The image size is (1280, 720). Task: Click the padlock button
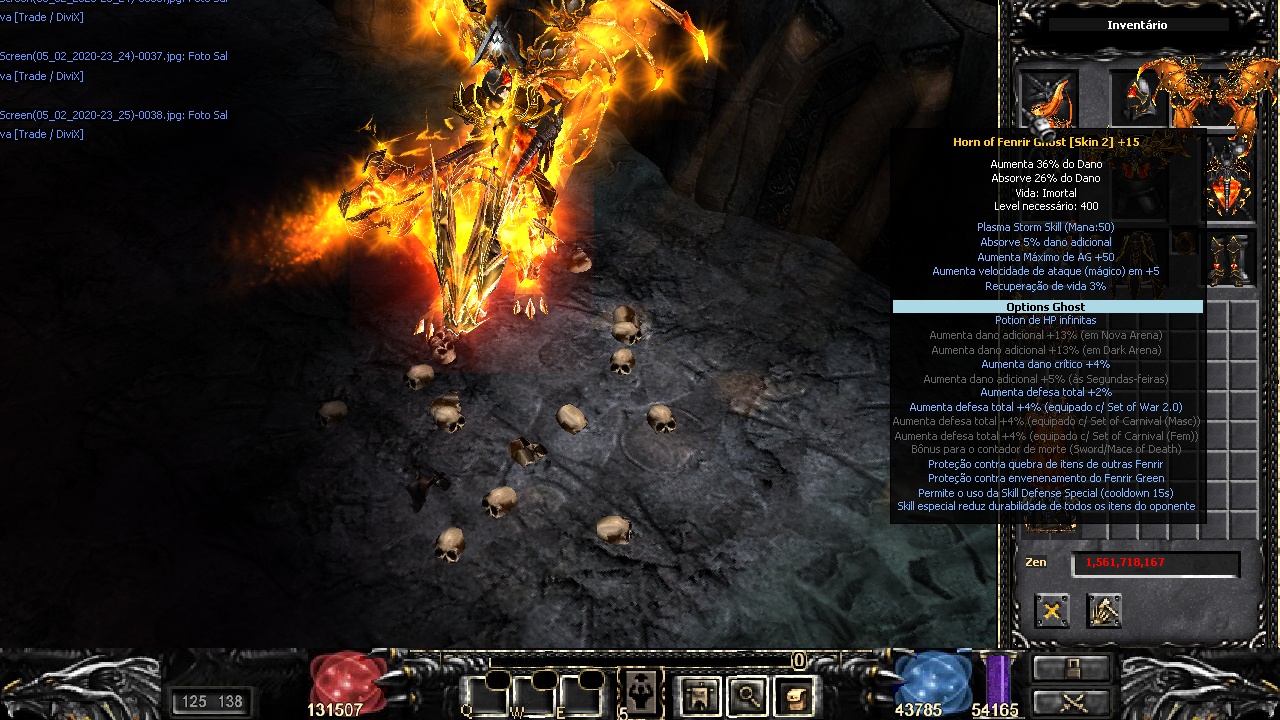point(1072,667)
